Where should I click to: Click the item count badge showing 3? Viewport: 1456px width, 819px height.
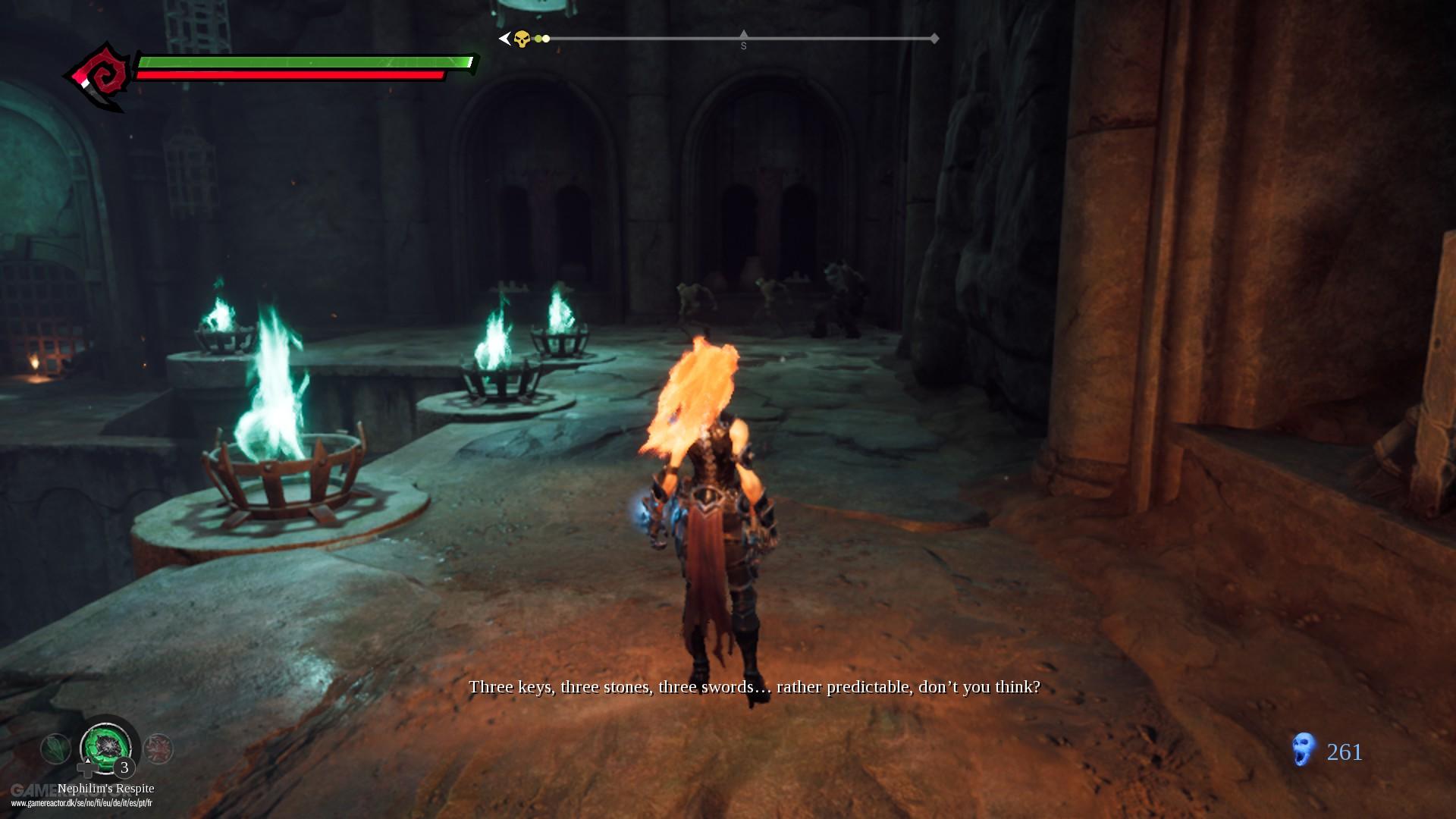point(124,766)
